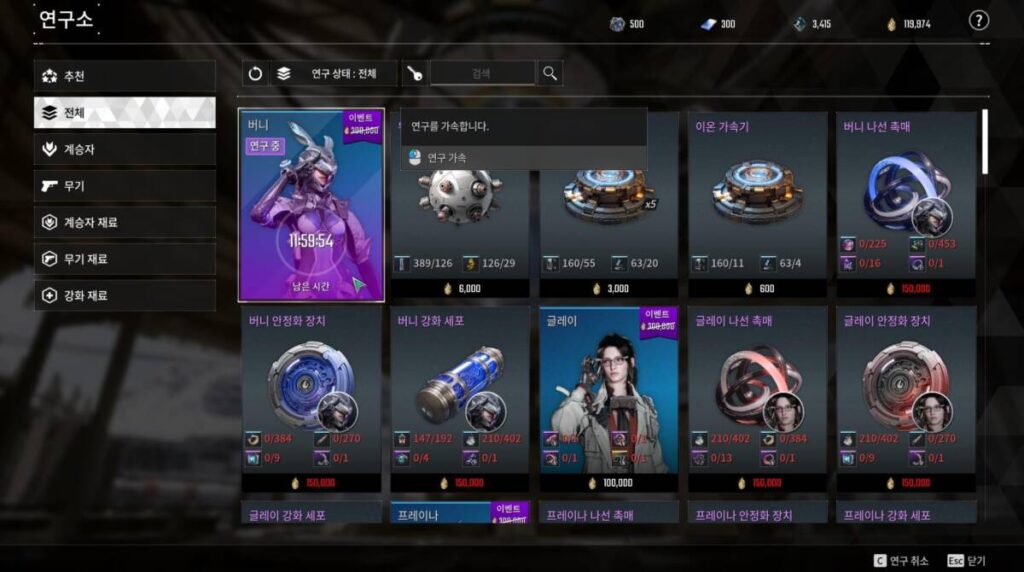Click the refresh arrow button
Image resolution: width=1024 pixels, height=572 pixels.
click(255, 73)
